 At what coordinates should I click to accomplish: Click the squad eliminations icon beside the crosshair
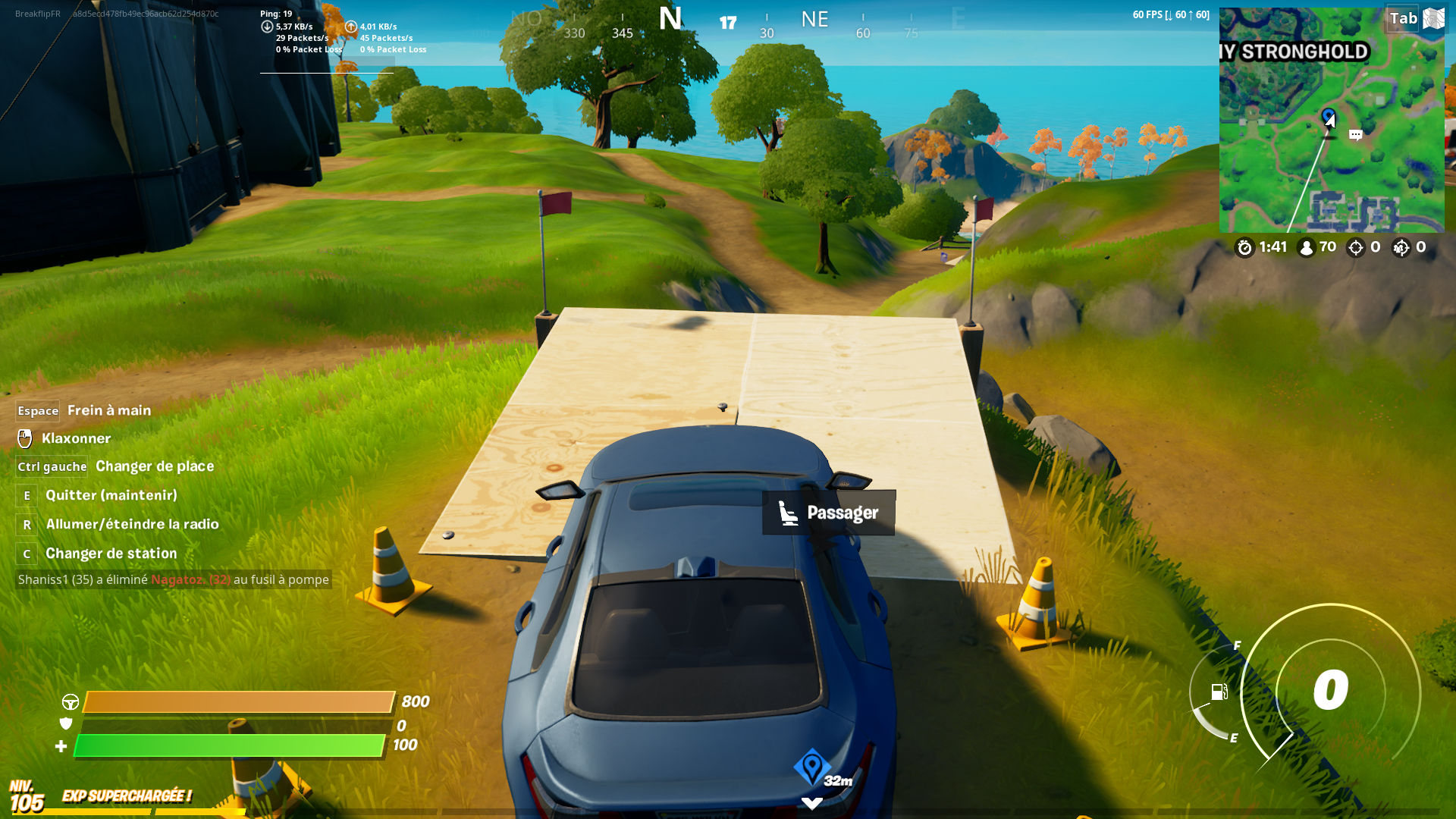coord(1400,246)
